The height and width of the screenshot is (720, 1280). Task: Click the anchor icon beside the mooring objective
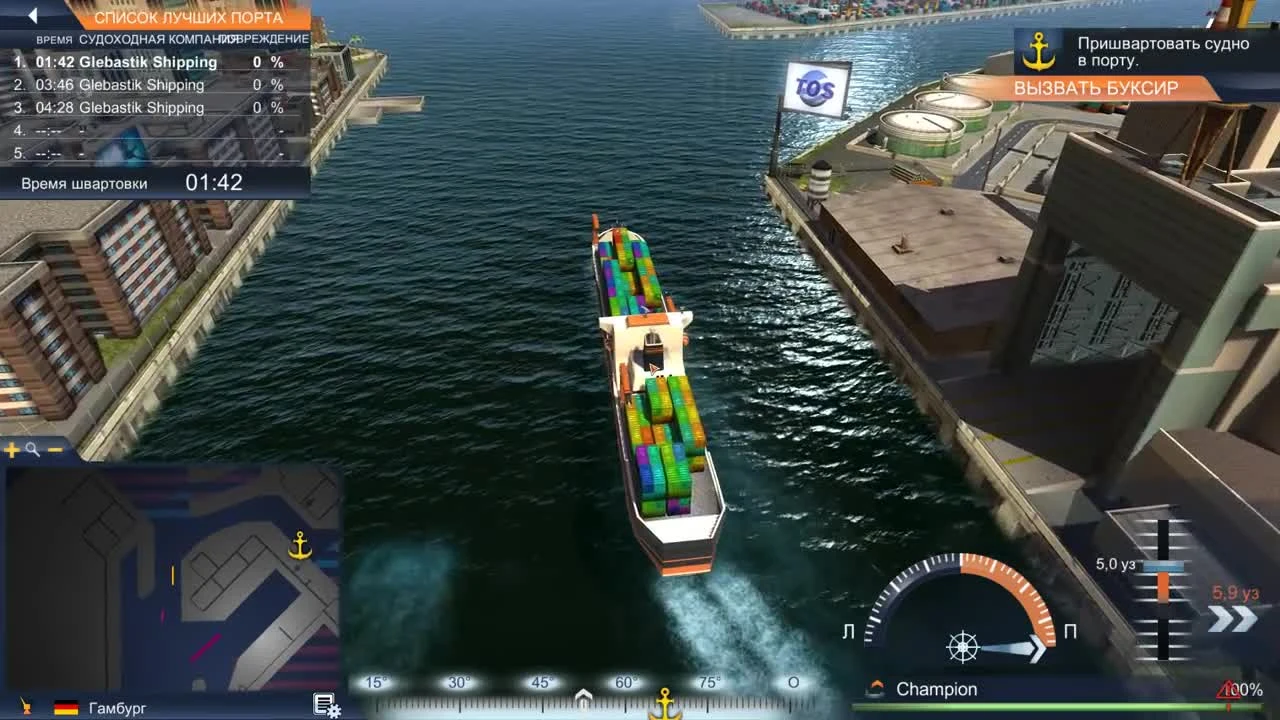[1040, 51]
